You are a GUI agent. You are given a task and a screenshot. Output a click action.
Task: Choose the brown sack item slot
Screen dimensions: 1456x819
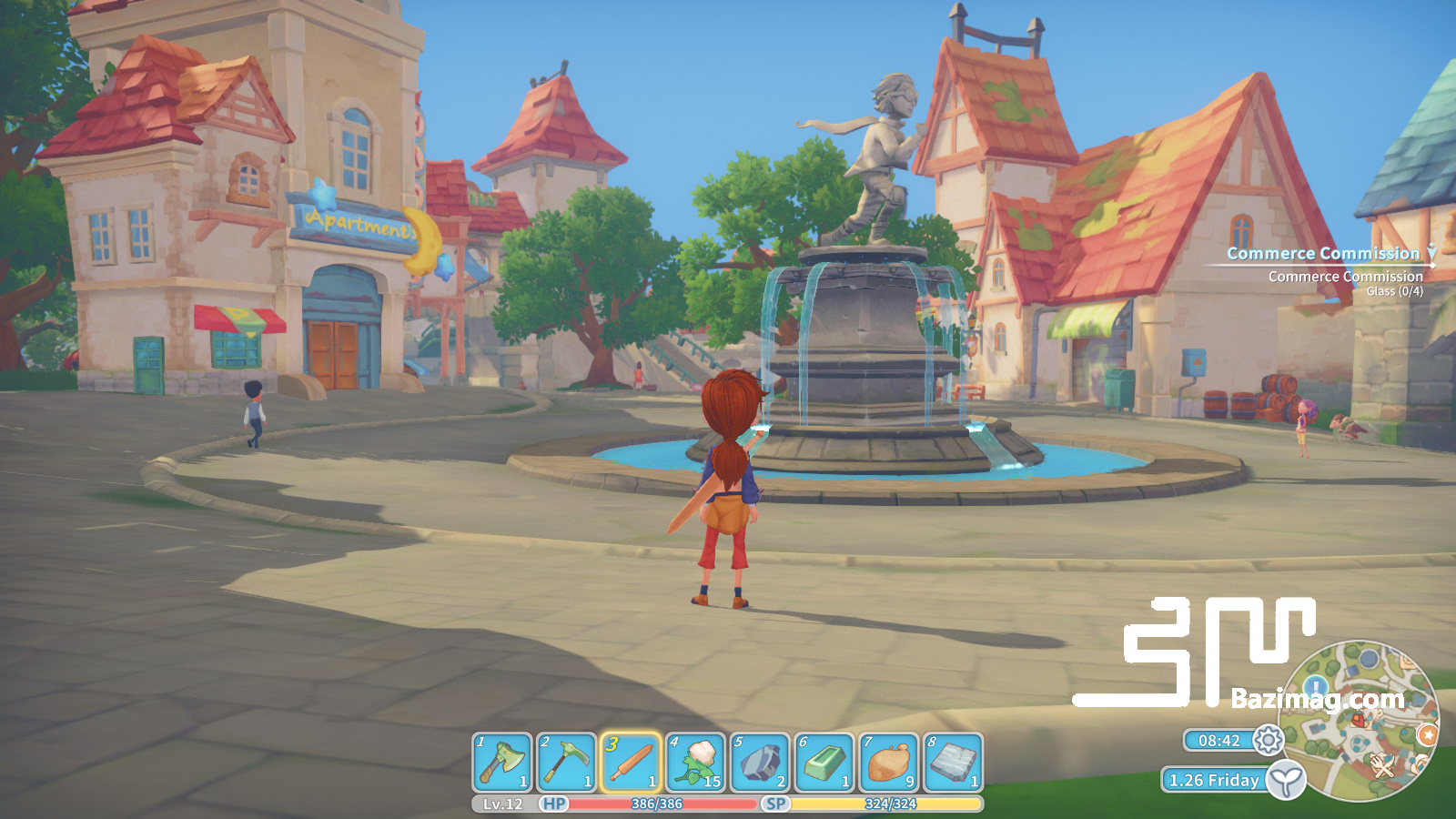[x=889, y=763]
